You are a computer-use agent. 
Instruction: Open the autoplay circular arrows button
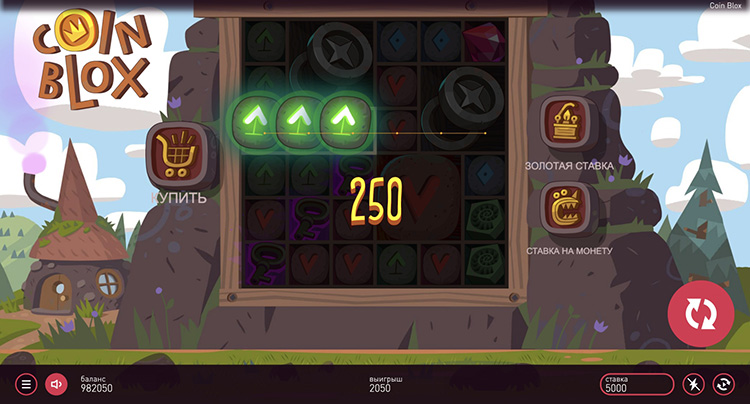click(x=723, y=384)
